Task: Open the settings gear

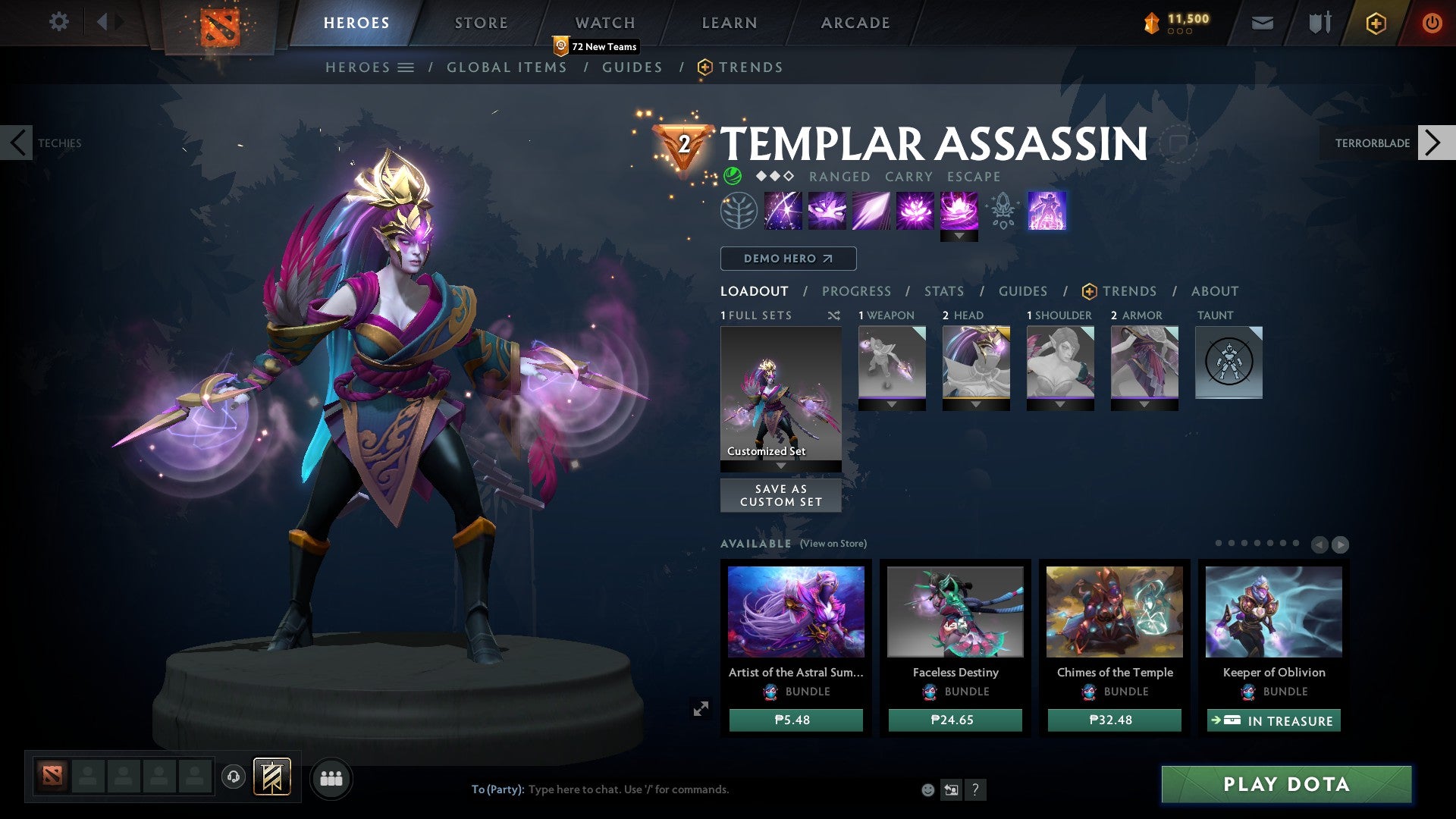Action: 58,22
